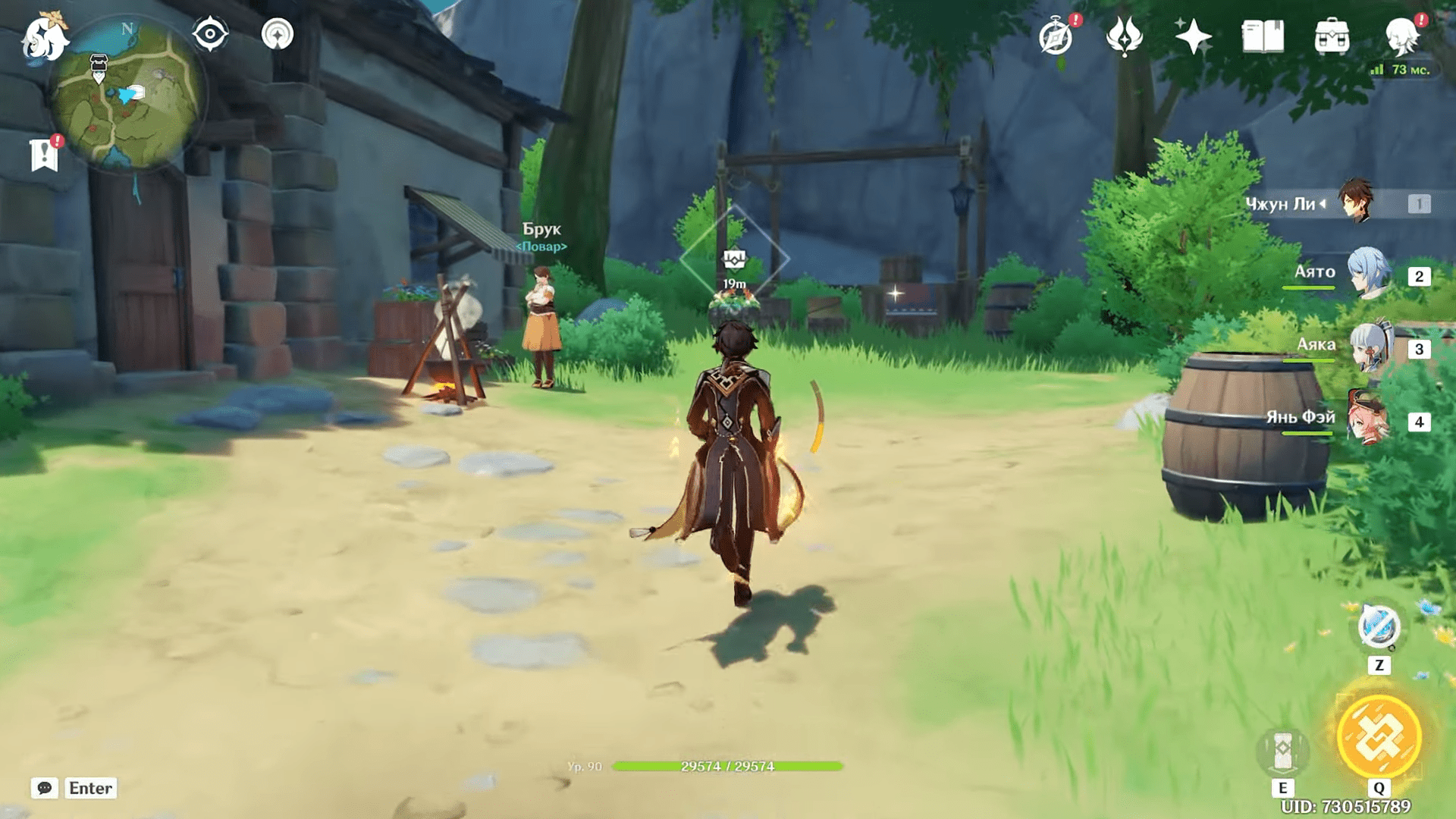This screenshot has height=819, width=1456.
Task: Open the circular minimap
Action: point(127,93)
